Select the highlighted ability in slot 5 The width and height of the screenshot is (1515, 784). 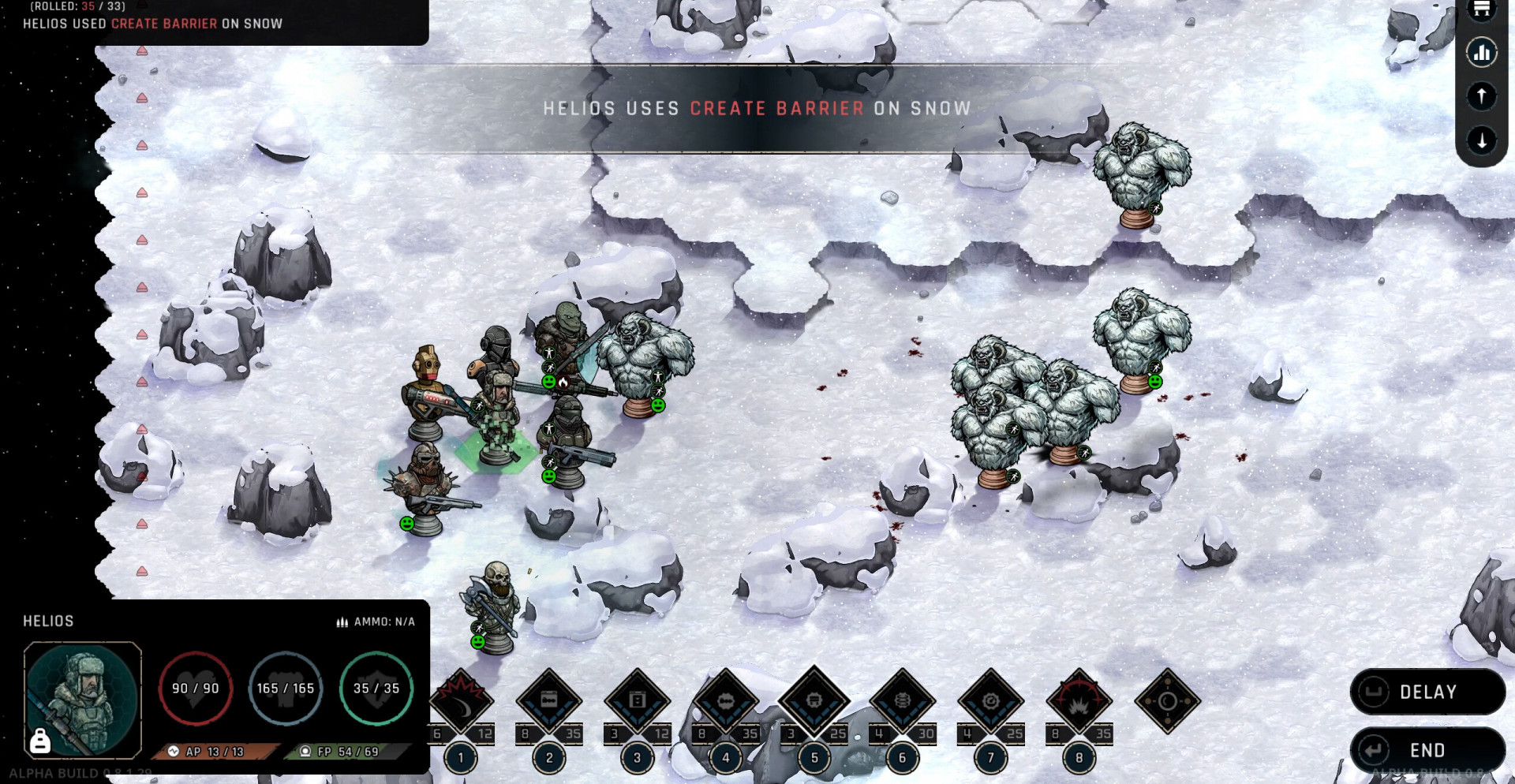814,700
